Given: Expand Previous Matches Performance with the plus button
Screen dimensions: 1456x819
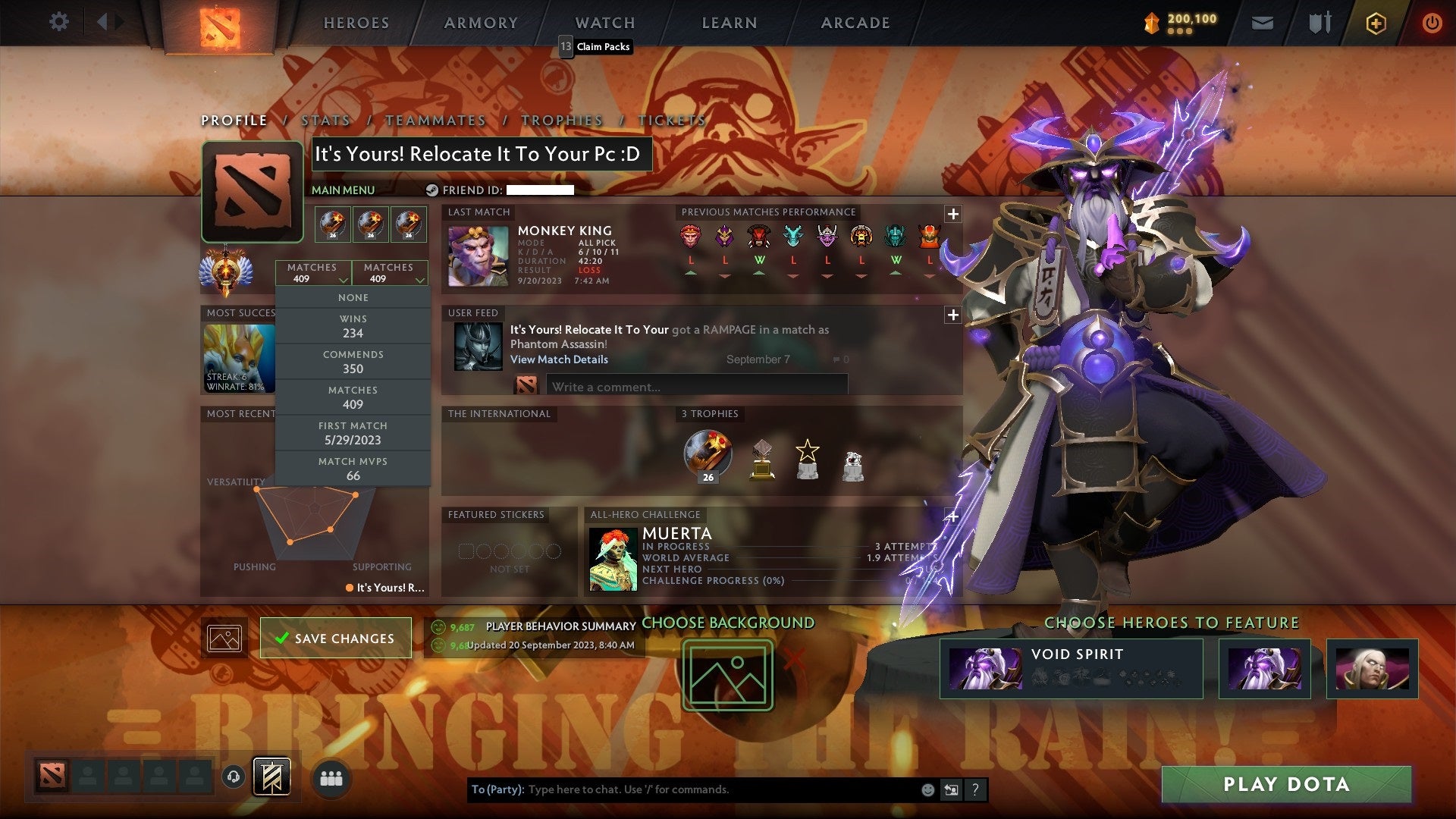Looking at the screenshot, I should (x=952, y=215).
